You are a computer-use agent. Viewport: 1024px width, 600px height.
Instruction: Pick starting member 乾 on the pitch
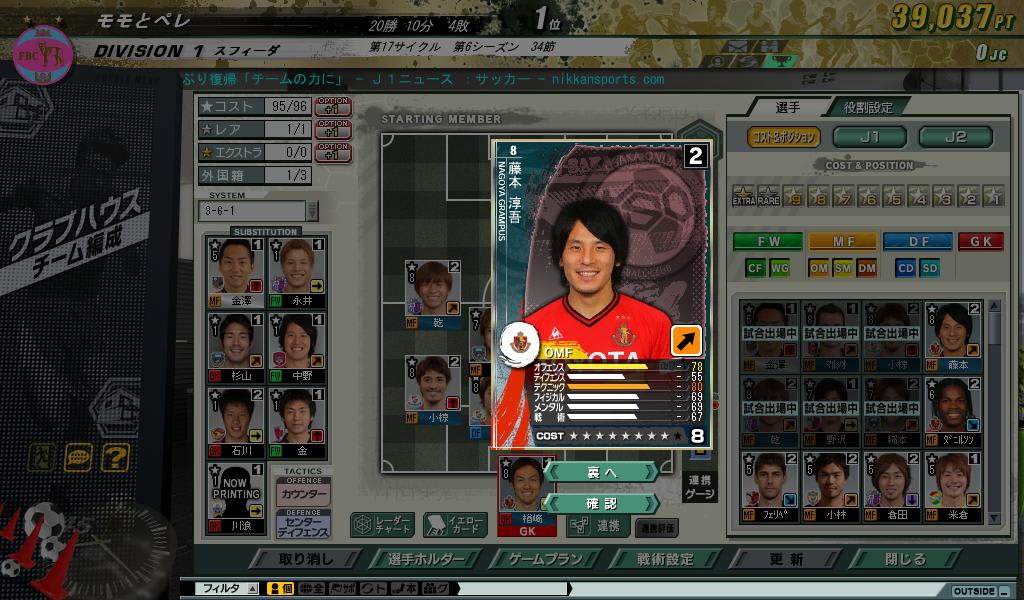tap(432, 292)
